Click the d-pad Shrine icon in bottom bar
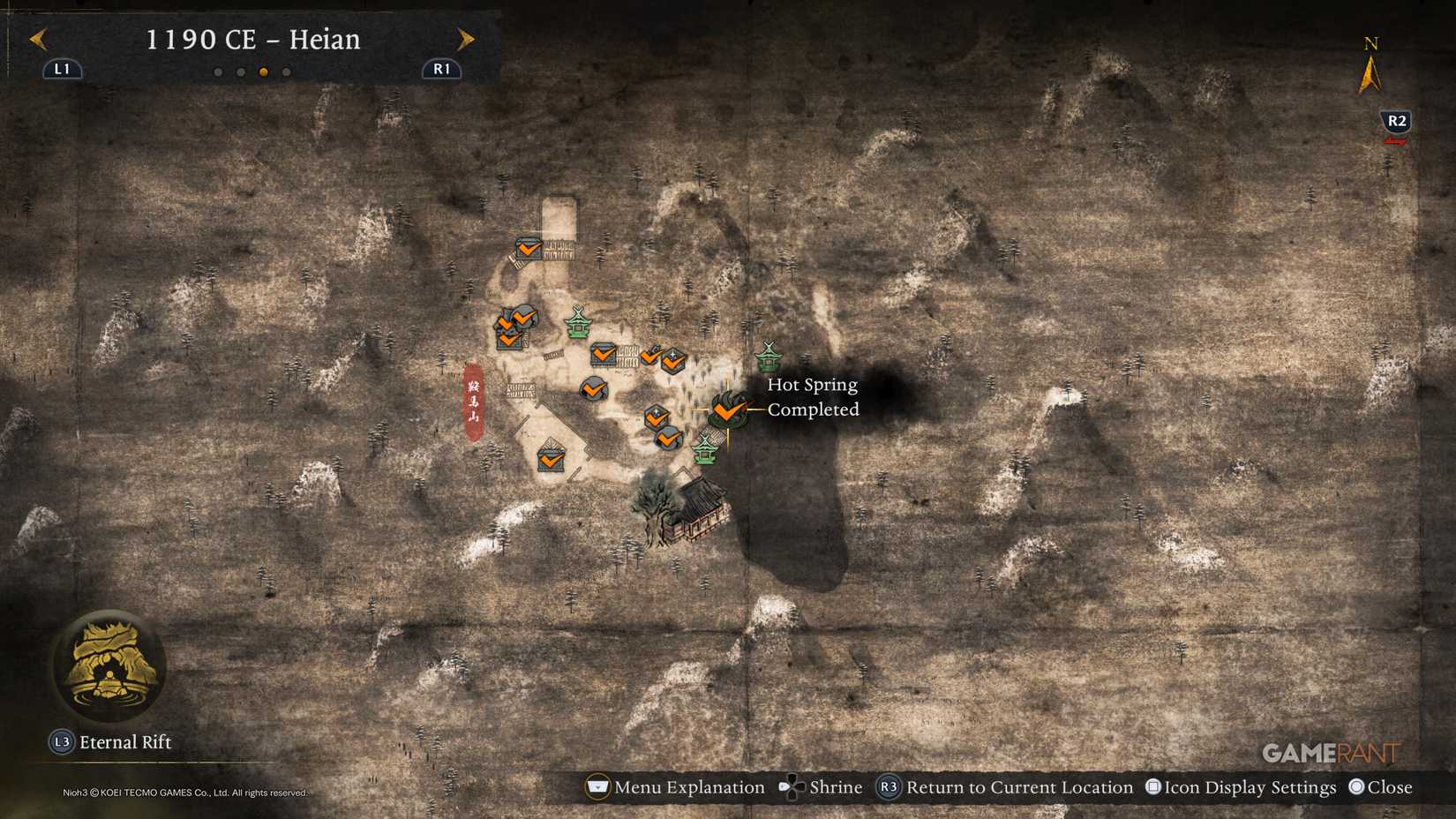The height and width of the screenshot is (819, 1456). (x=792, y=786)
